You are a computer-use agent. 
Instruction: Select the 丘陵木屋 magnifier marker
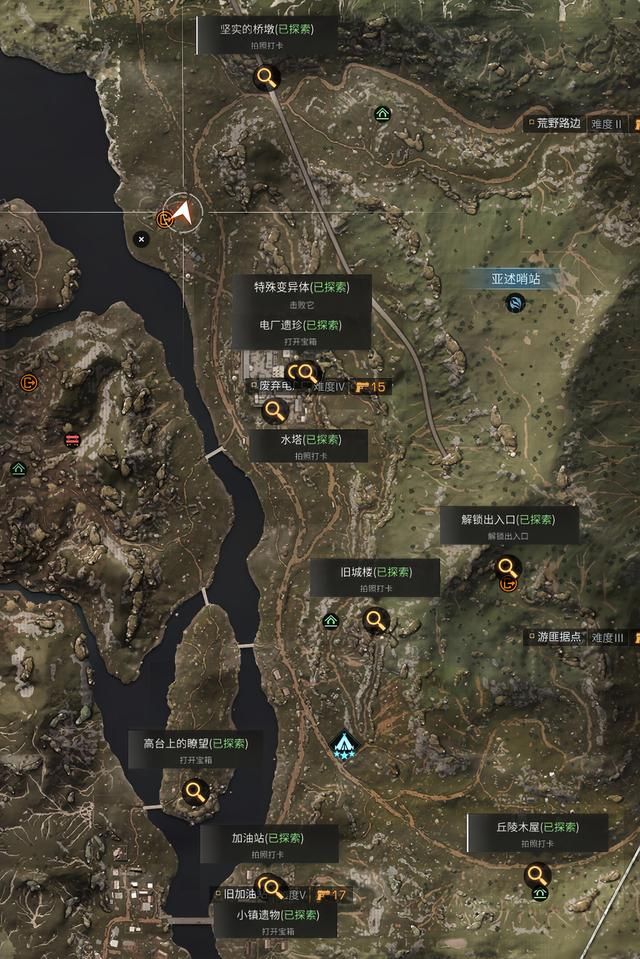pos(537,876)
